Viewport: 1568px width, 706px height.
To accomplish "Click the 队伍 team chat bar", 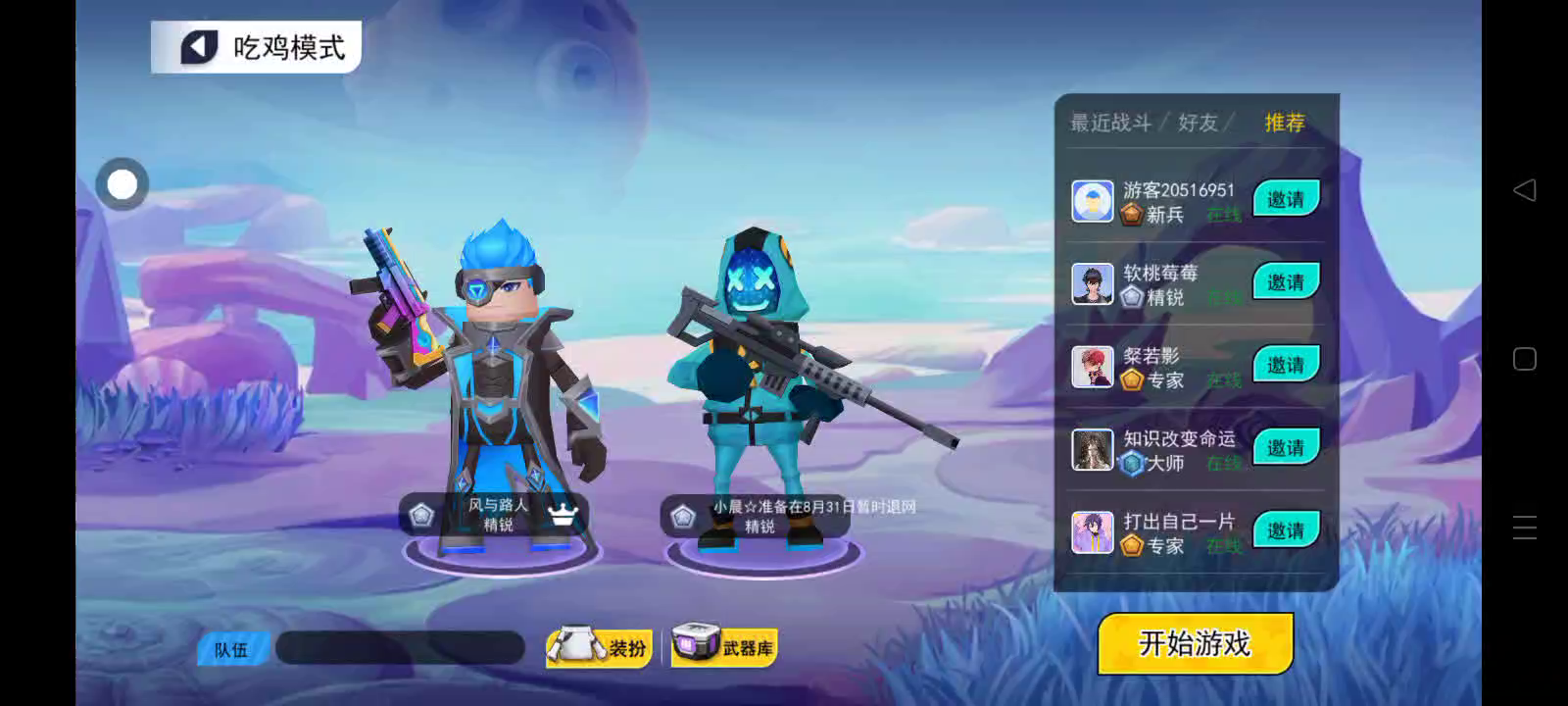I will point(400,648).
